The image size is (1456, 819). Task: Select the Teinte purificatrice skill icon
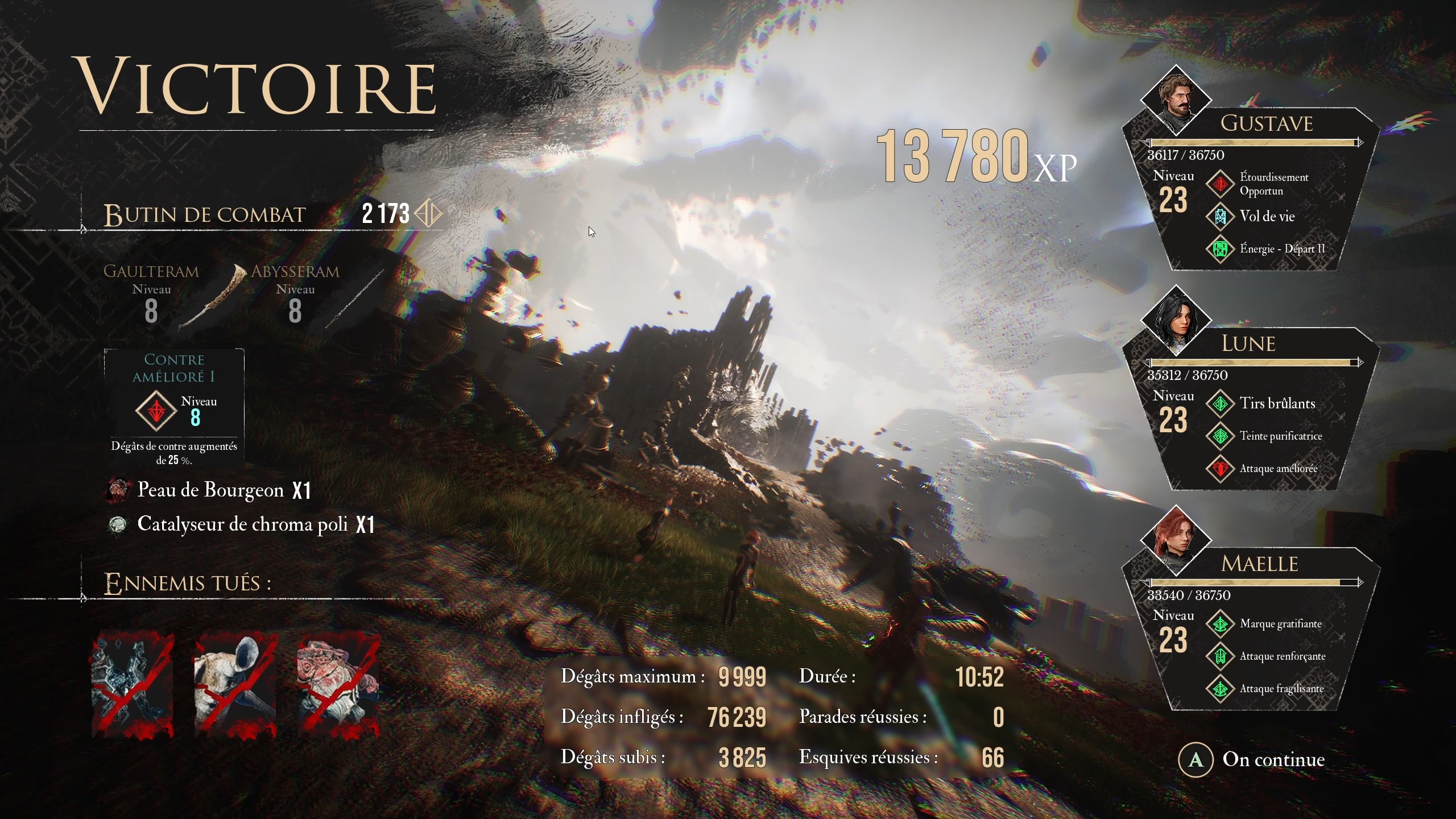[1221, 436]
